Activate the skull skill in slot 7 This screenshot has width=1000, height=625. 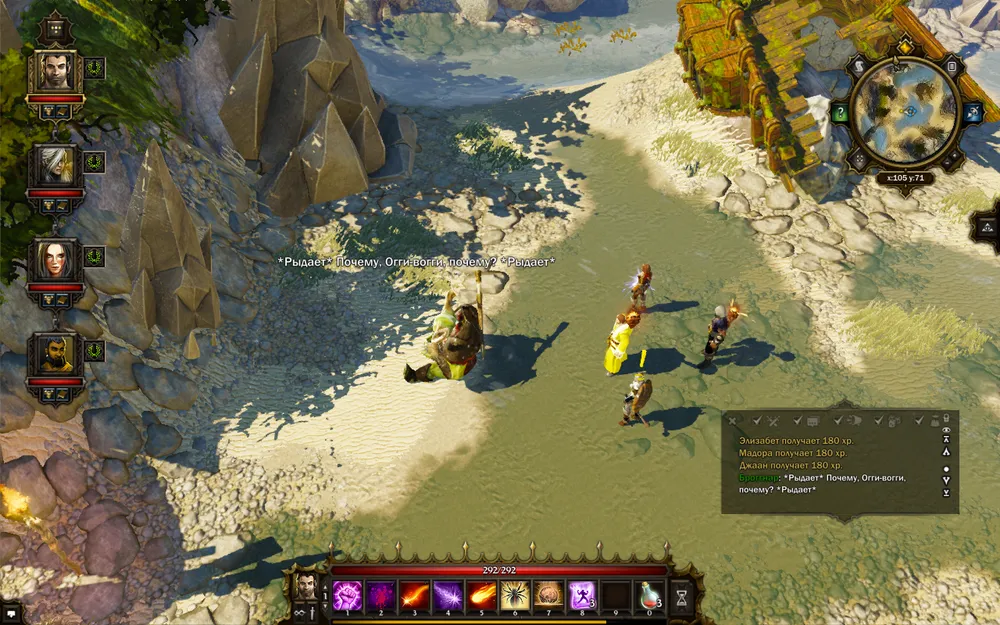[549, 595]
